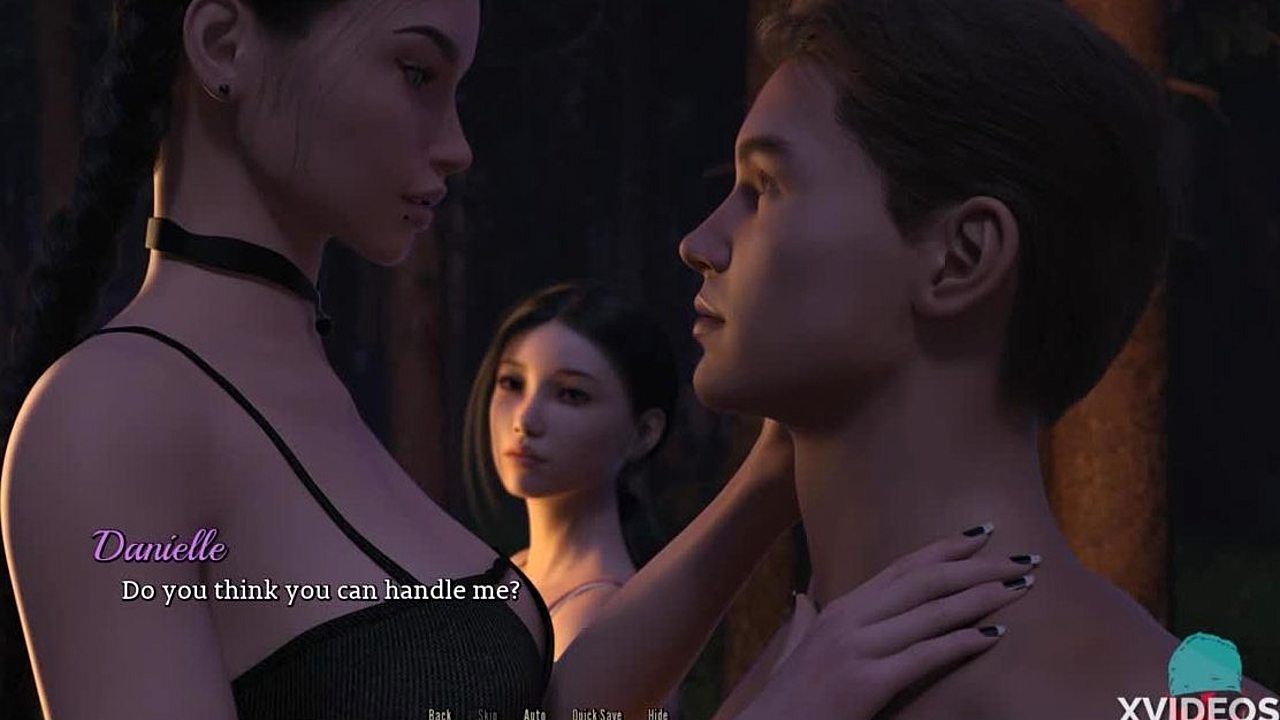Quick Save the current game

(x=596, y=714)
